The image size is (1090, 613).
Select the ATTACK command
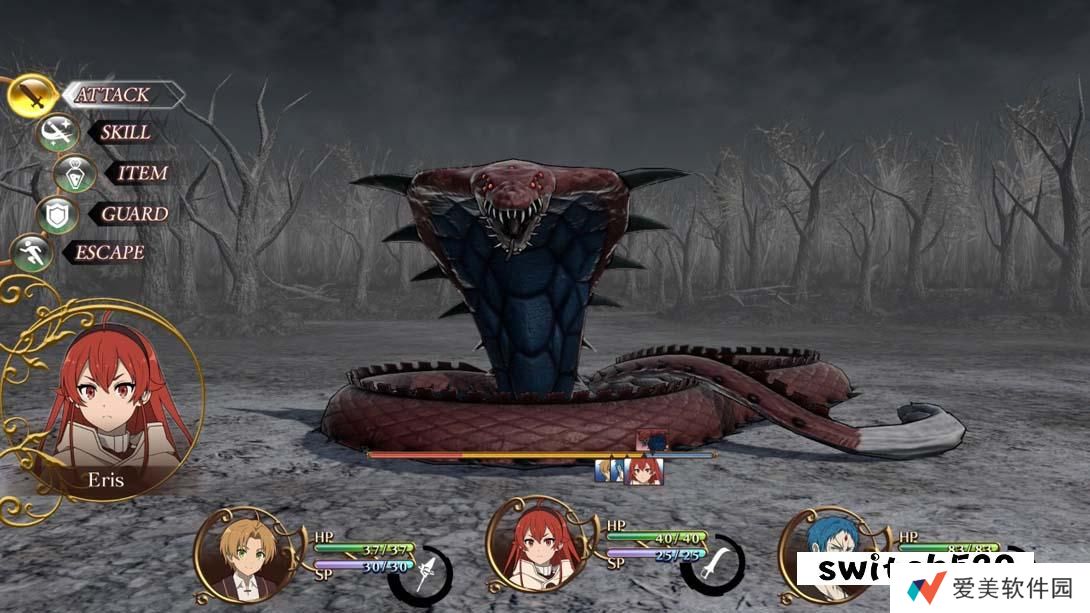click(113, 95)
